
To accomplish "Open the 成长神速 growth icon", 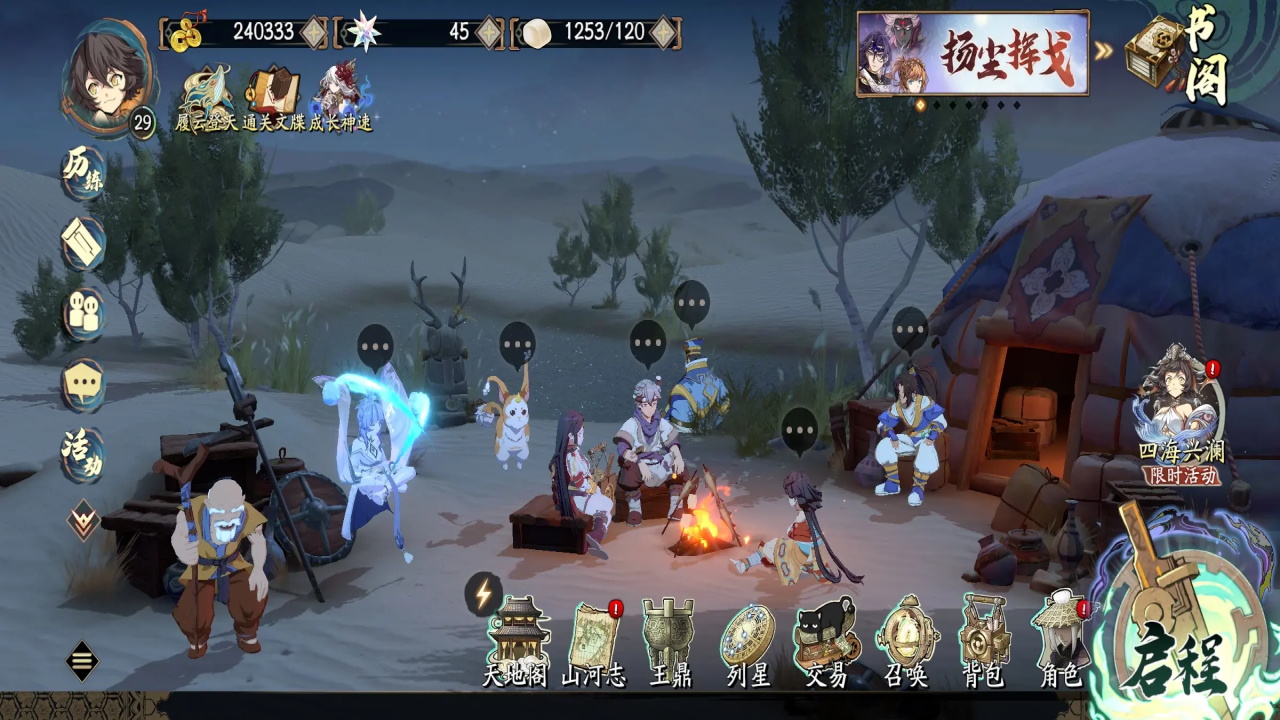I will 340,98.
